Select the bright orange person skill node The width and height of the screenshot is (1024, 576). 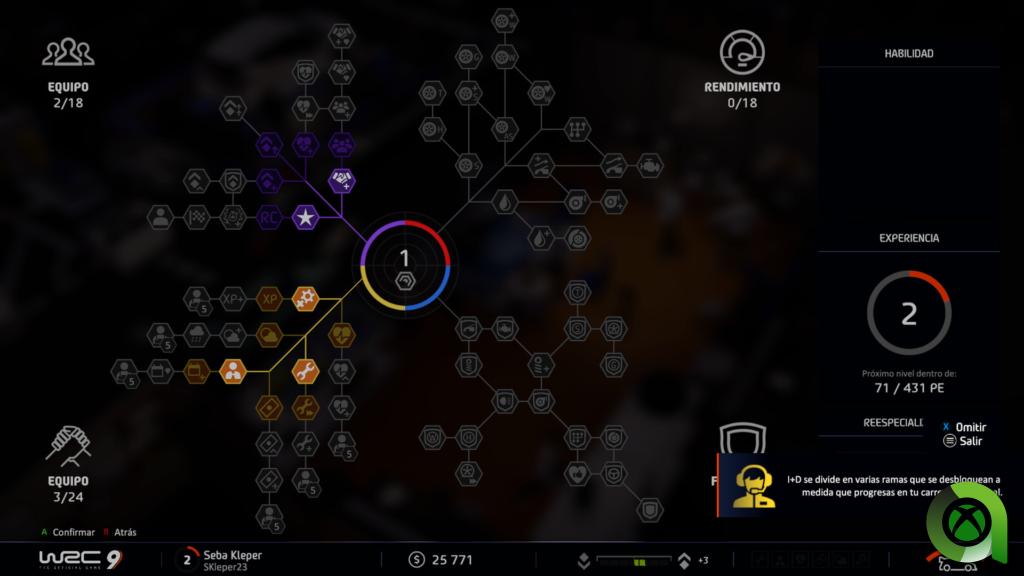point(232,371)
